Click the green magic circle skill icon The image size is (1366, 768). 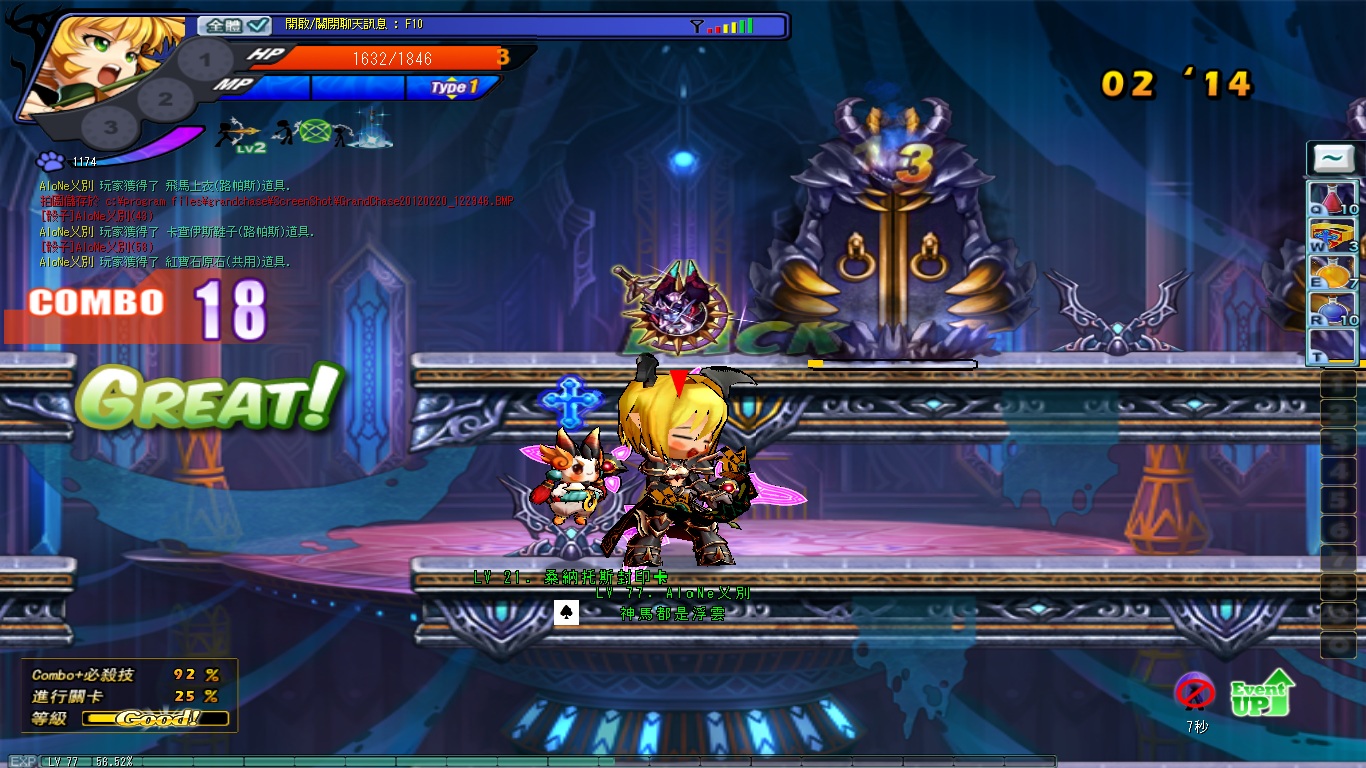pyautogui.click(x=314, y=131)
